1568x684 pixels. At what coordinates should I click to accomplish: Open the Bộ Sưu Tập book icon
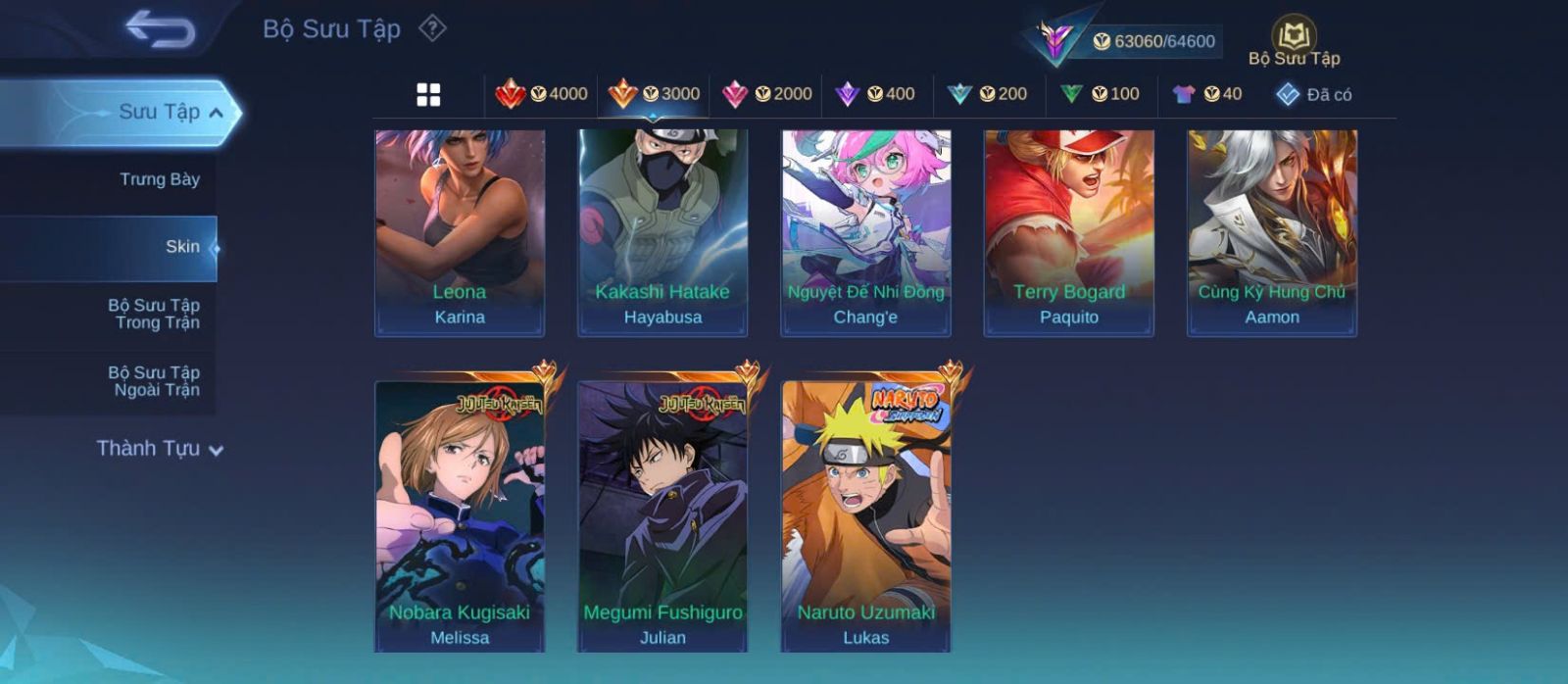(1294, 41)
